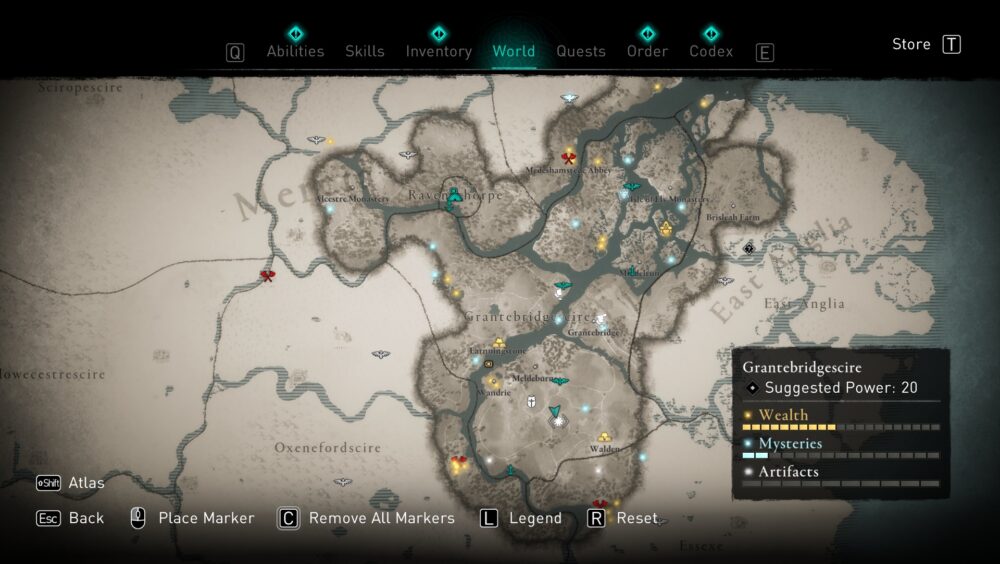Show the Codex tab
This screenshot has width=1000, height=564.
point(711,51)
